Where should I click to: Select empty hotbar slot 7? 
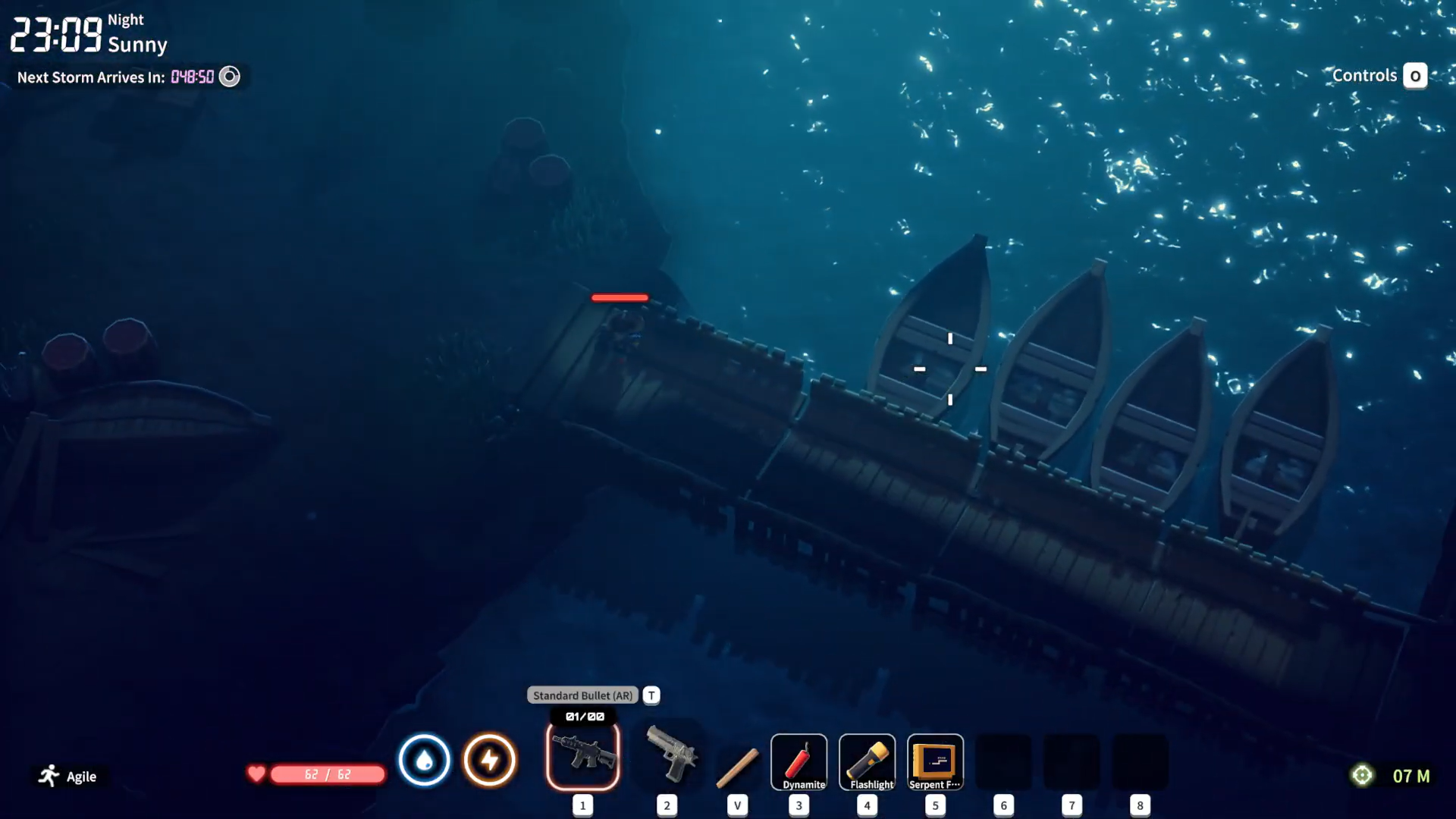pos(1072,762)
